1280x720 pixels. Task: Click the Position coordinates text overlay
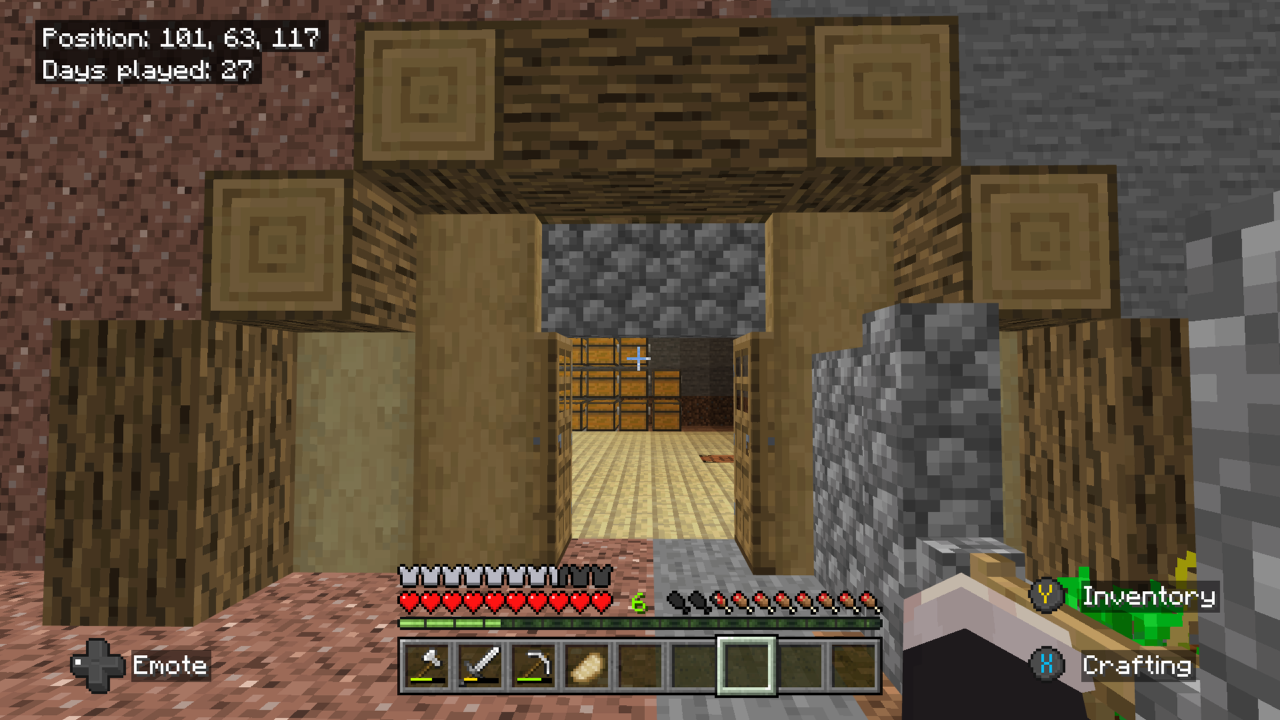coord(179,39)
